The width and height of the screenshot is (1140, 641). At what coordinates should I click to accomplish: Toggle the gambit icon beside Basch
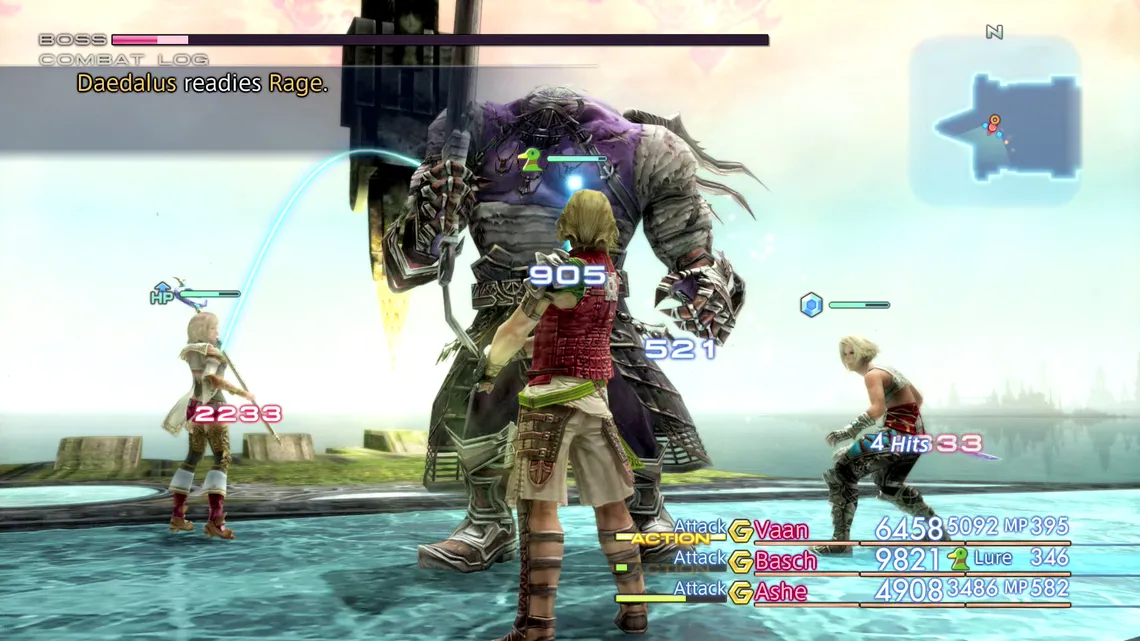(741, 561)
